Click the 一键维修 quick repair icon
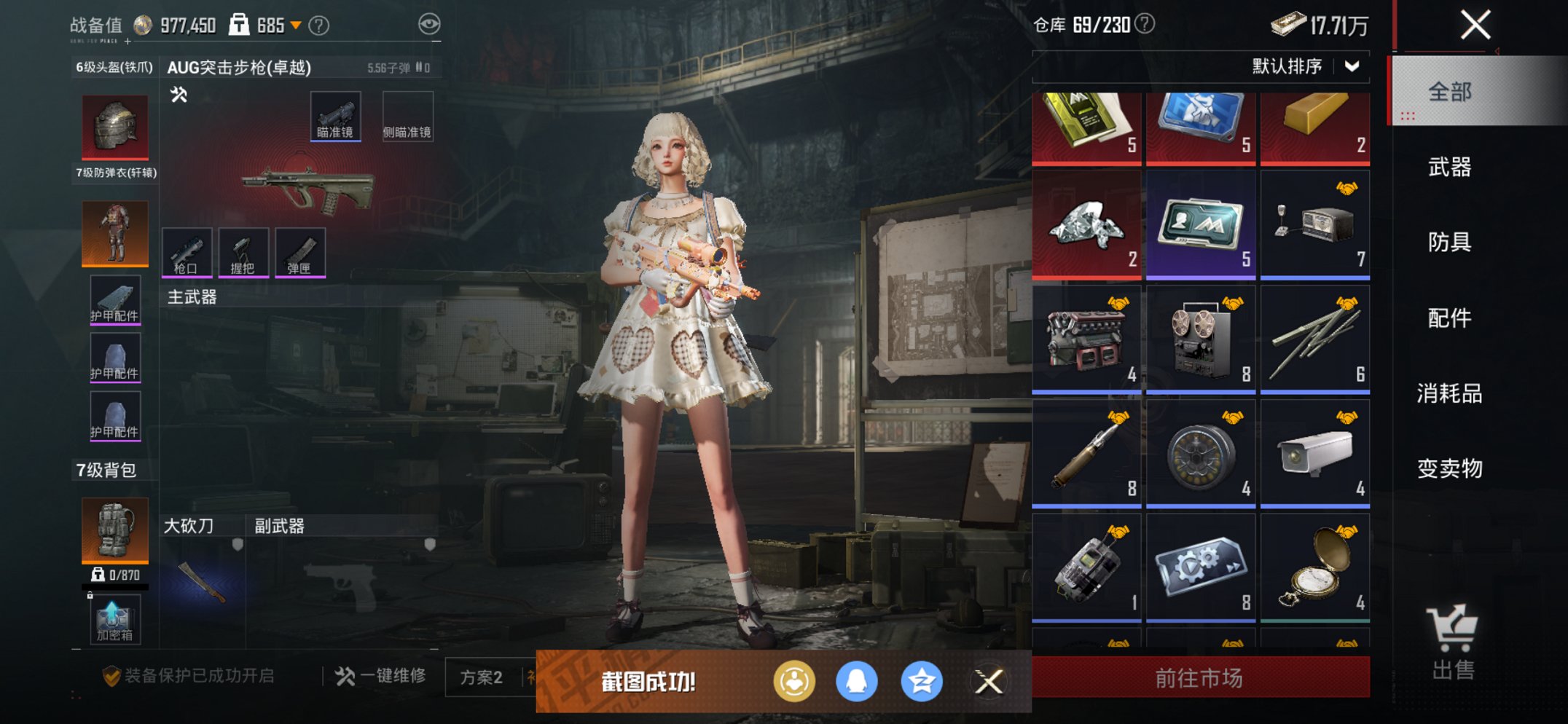1568x724 pixels. [x=344, y=674]
